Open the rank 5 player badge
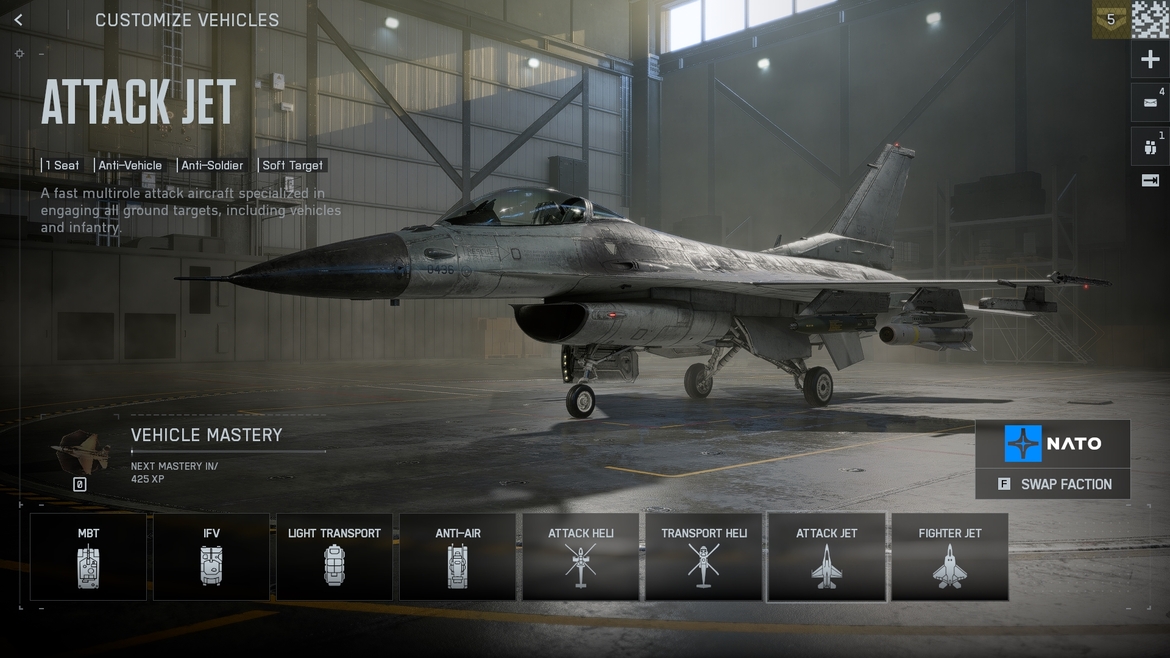 tap(1110, 19)
